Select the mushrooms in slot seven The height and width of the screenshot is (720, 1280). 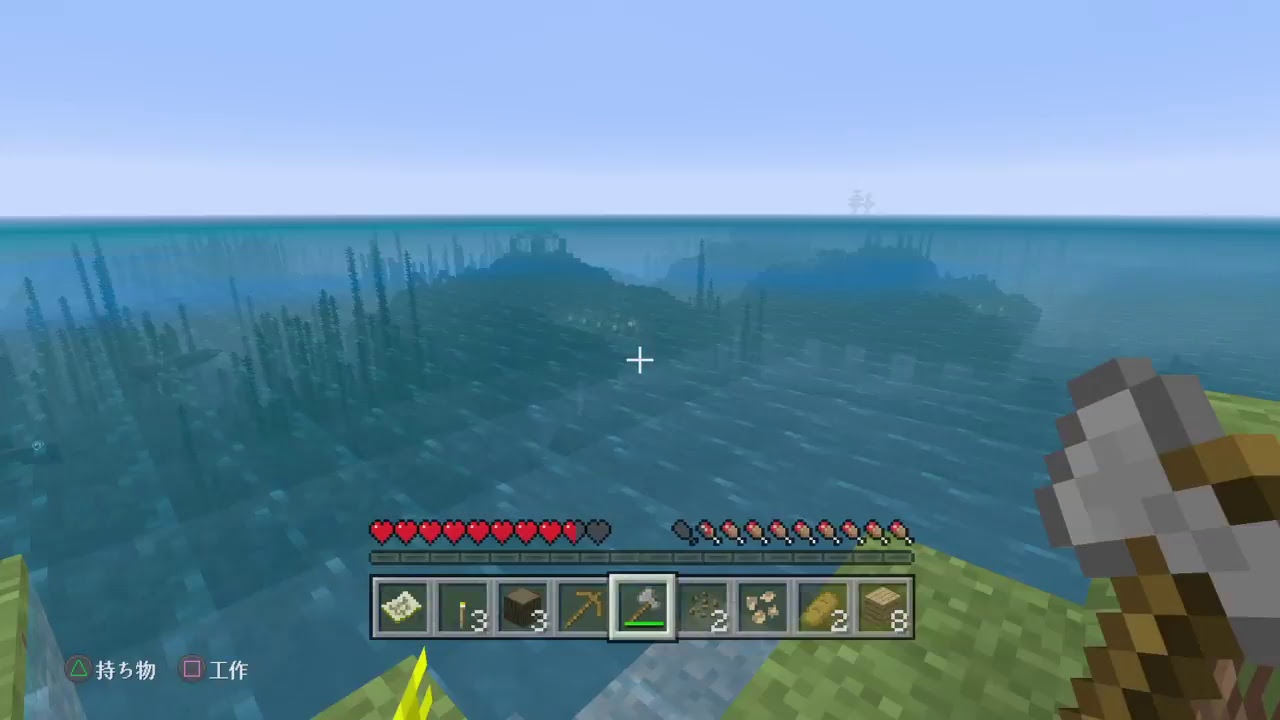762,605
